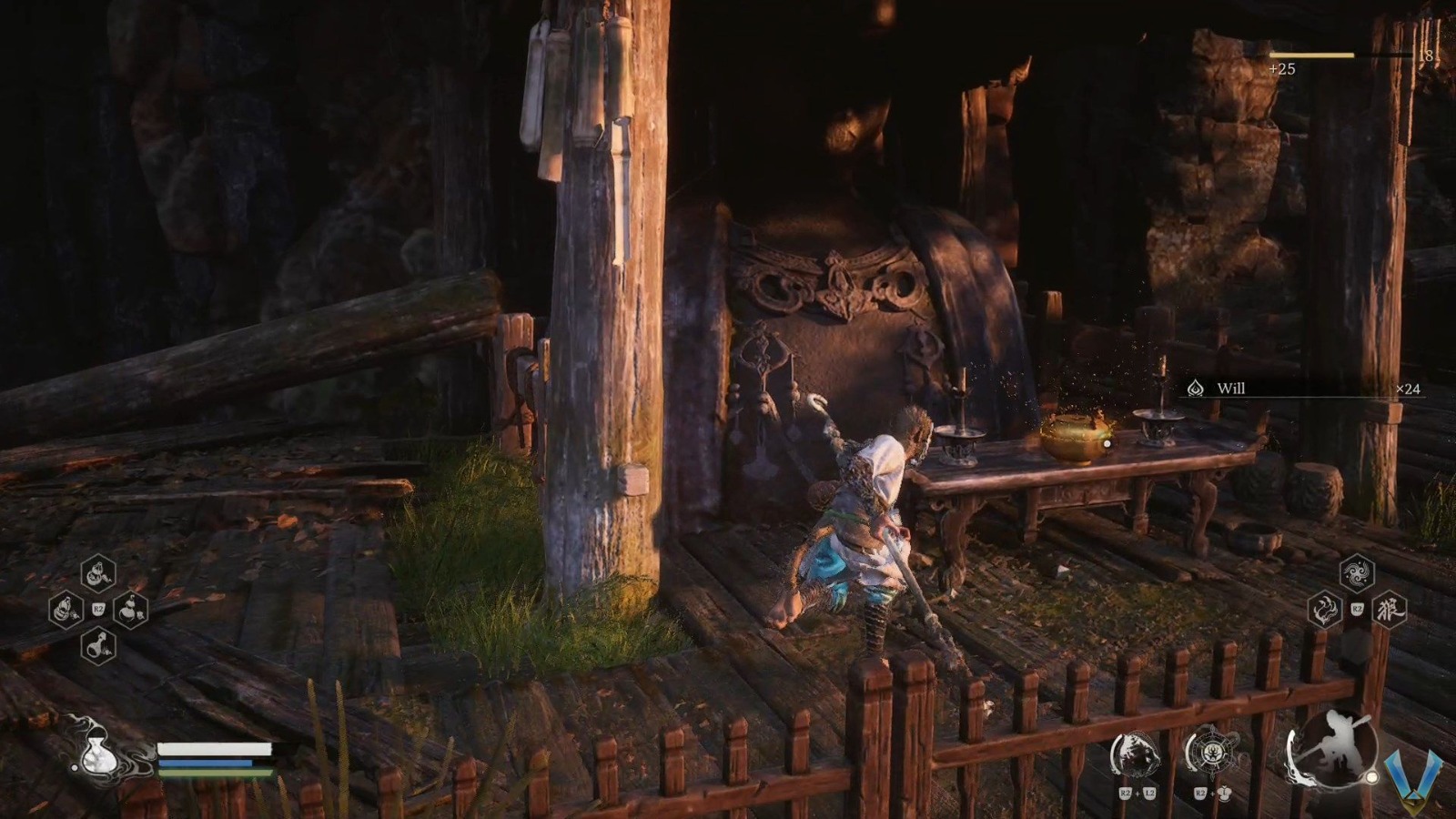
Task: Select the claw spell icon left of R2
Action: click(x=1324, y=611)
